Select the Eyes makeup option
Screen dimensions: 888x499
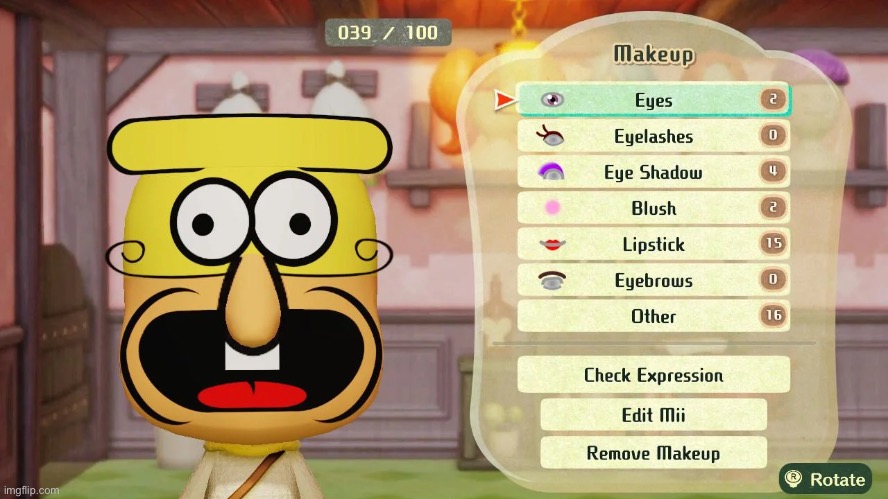pyautogui.click(x=653, y=100)
